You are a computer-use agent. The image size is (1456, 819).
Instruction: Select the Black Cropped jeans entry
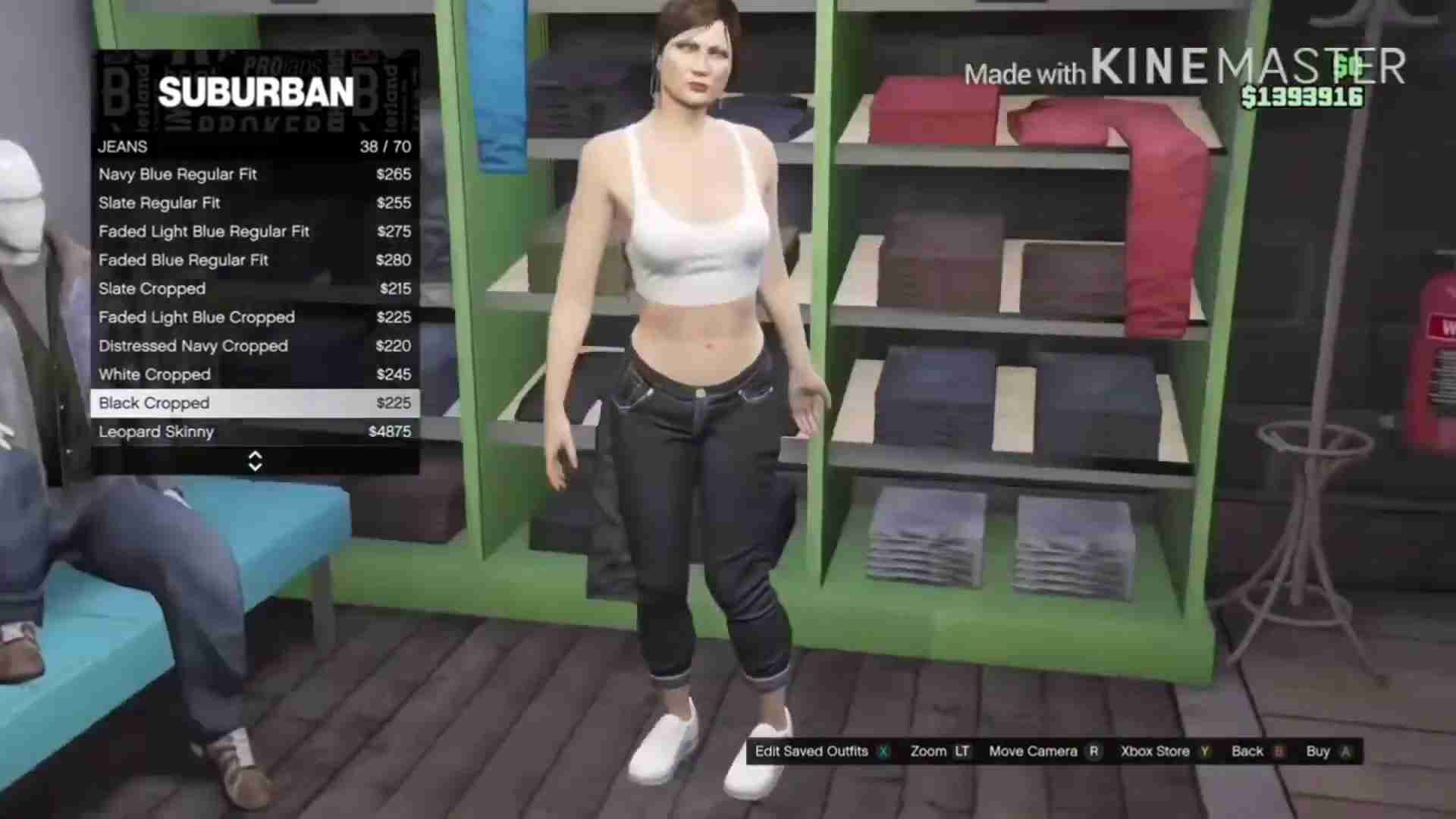pos(154,403)
